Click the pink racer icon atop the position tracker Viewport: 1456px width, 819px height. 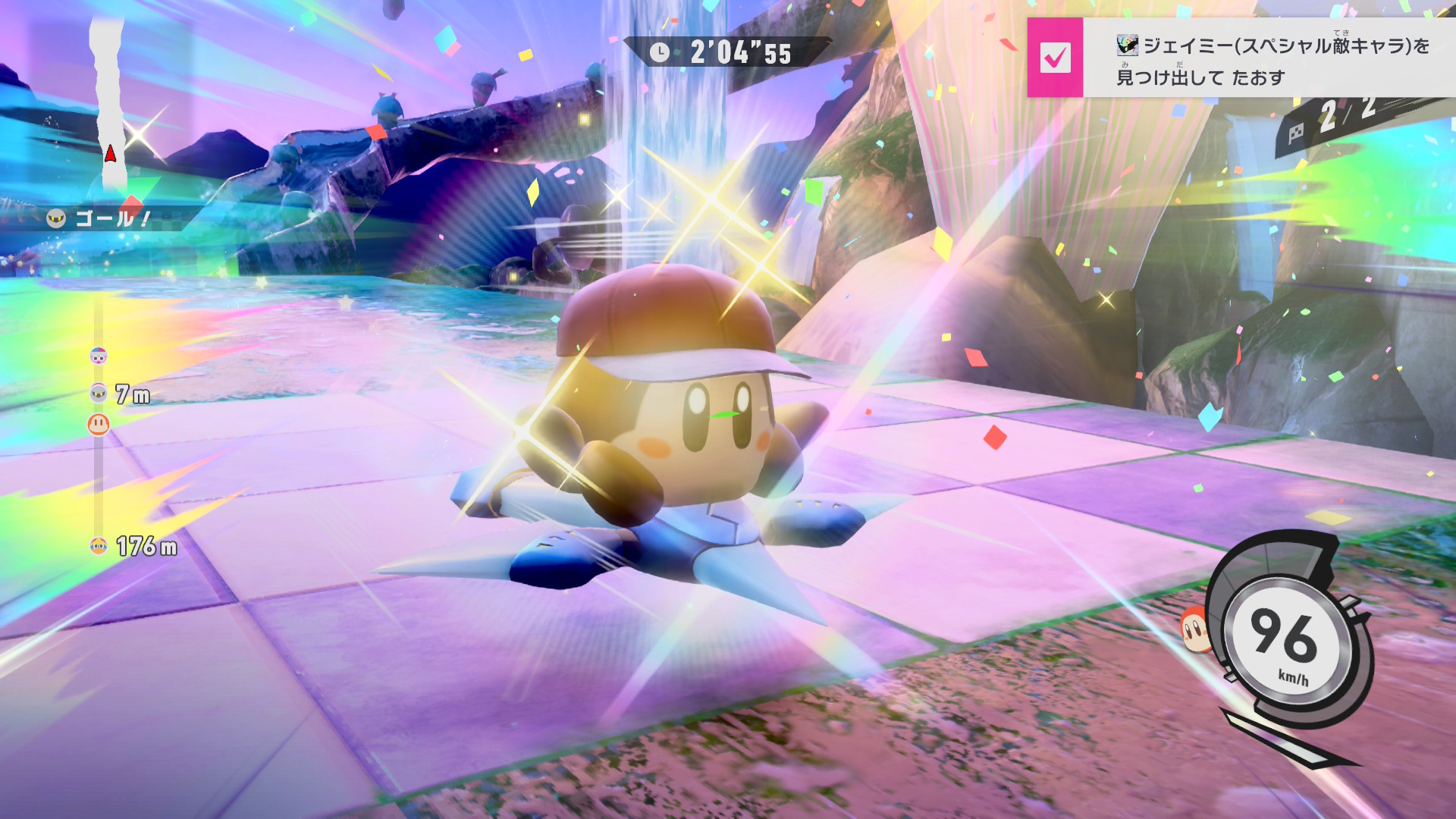99,356
